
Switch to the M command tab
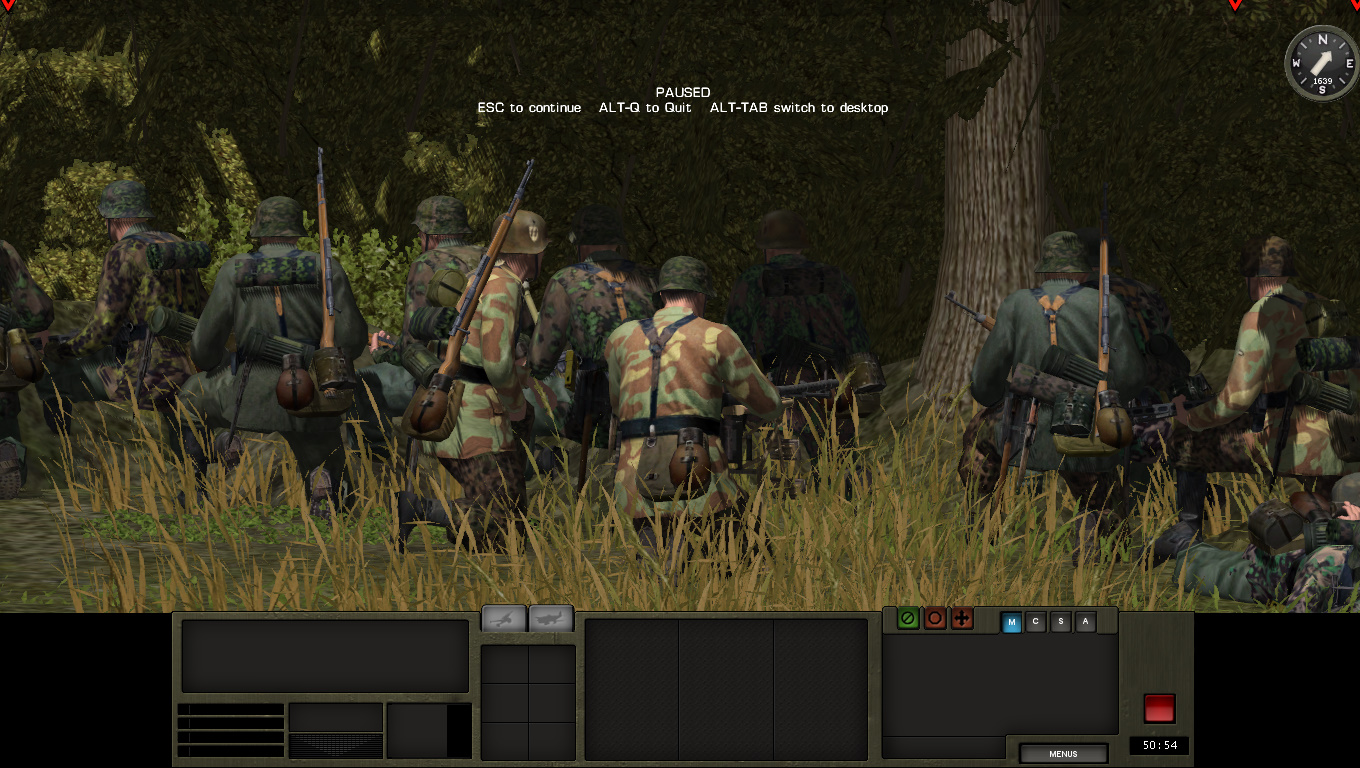(1011, 622)
